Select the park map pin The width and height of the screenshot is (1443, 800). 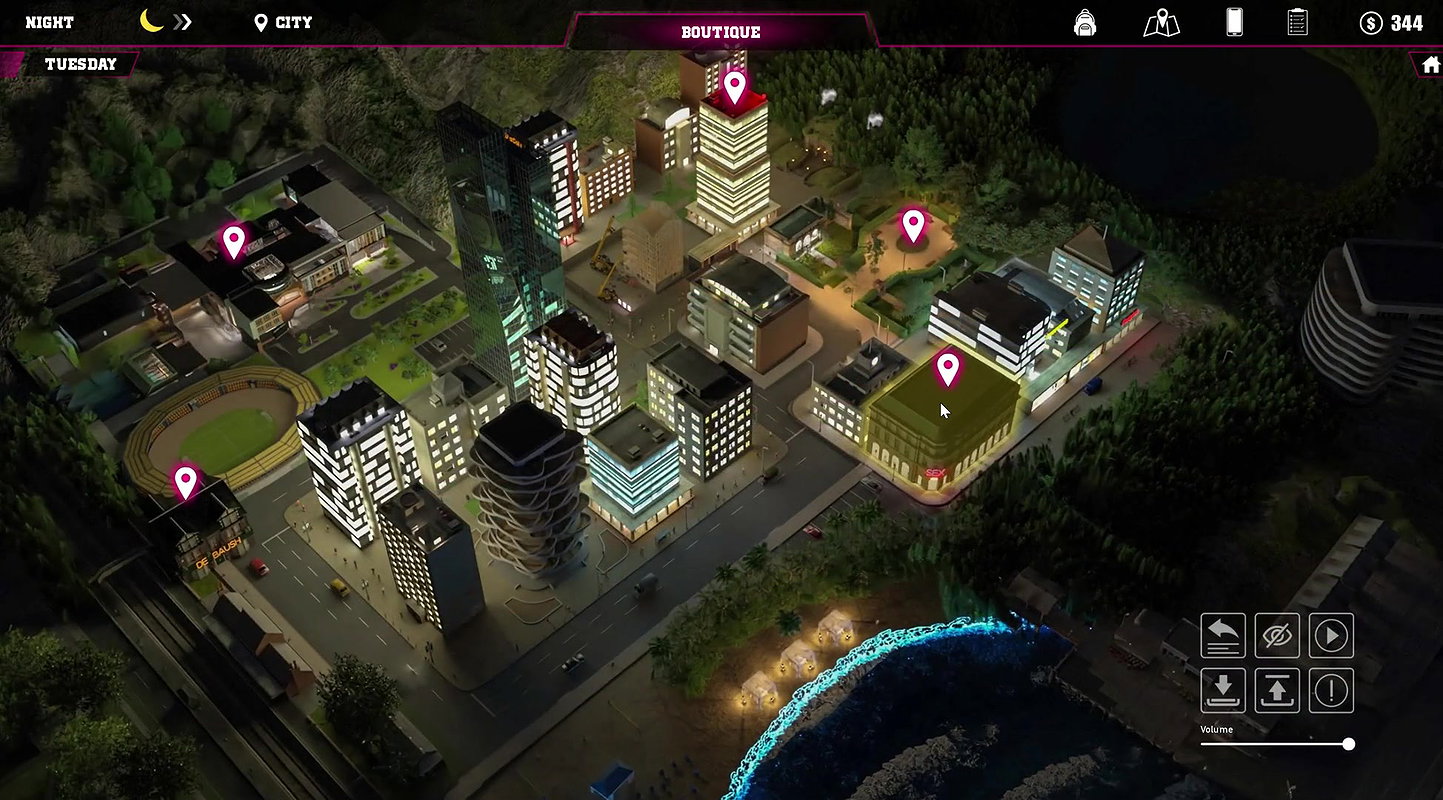[x=912, y=225]
